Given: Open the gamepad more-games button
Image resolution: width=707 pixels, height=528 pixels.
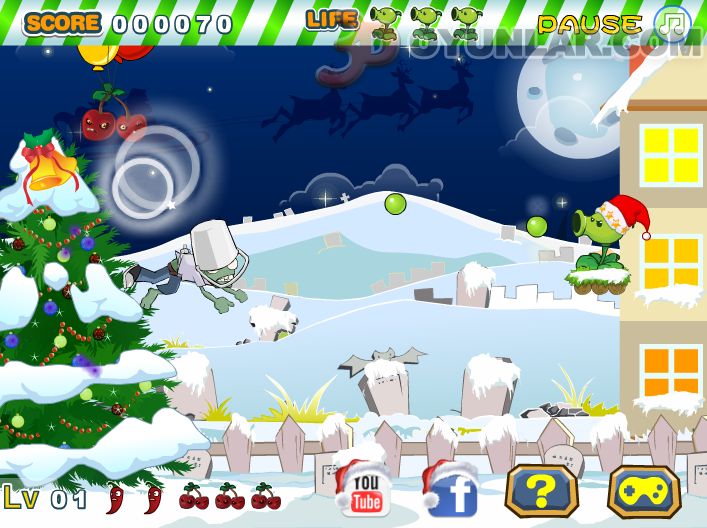Looking at the screenshot, I should point(643,491).
